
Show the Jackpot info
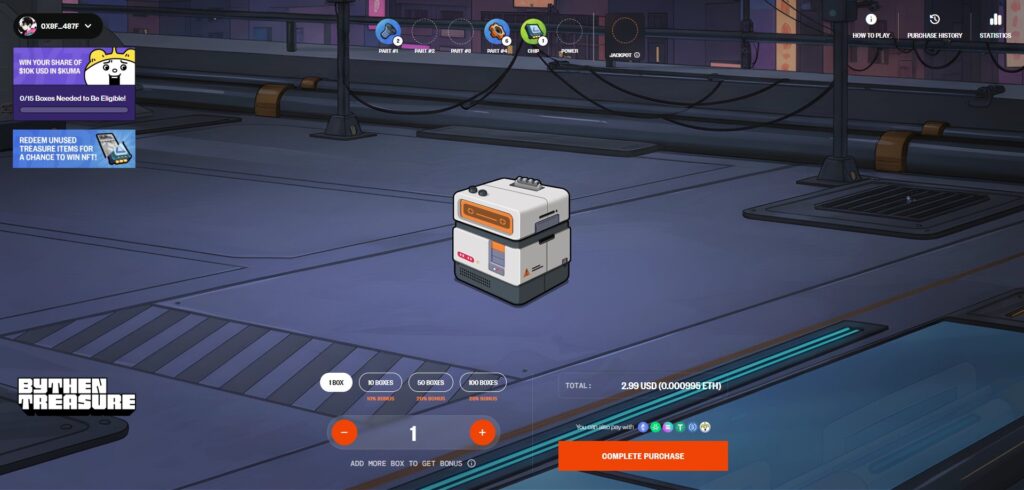(637, 55)
